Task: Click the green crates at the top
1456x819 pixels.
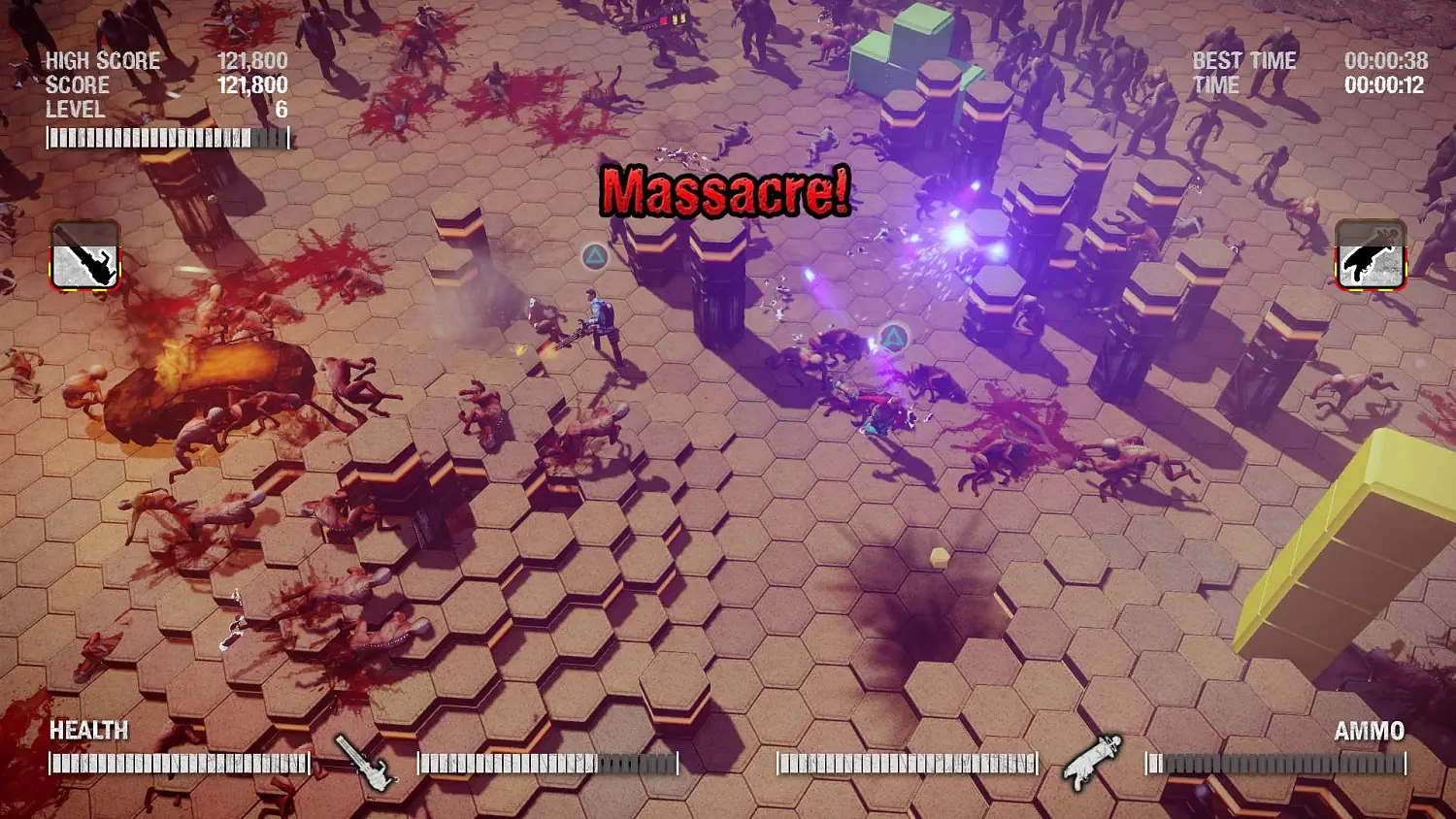Action: [908, 44]
